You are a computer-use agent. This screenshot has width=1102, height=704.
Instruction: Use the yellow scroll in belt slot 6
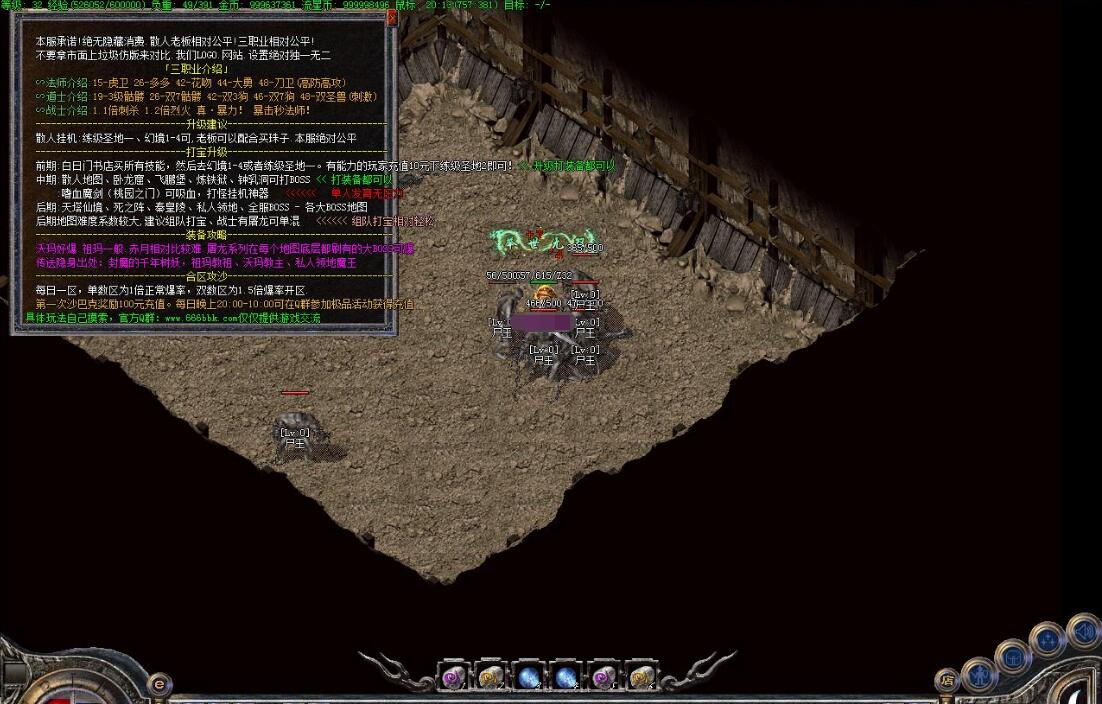coord(641,677)
